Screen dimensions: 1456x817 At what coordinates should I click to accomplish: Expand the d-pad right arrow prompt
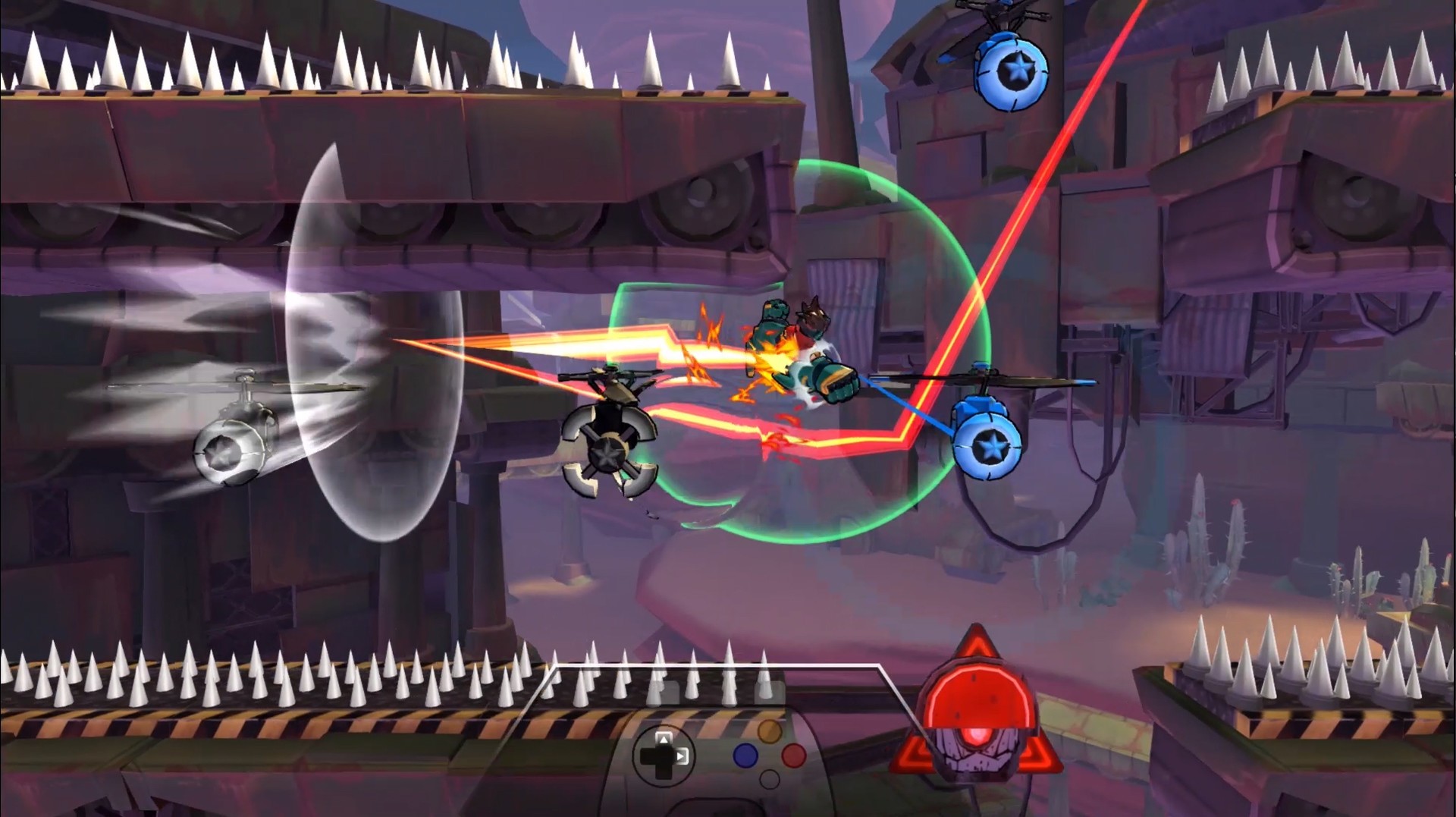point(682,756)
